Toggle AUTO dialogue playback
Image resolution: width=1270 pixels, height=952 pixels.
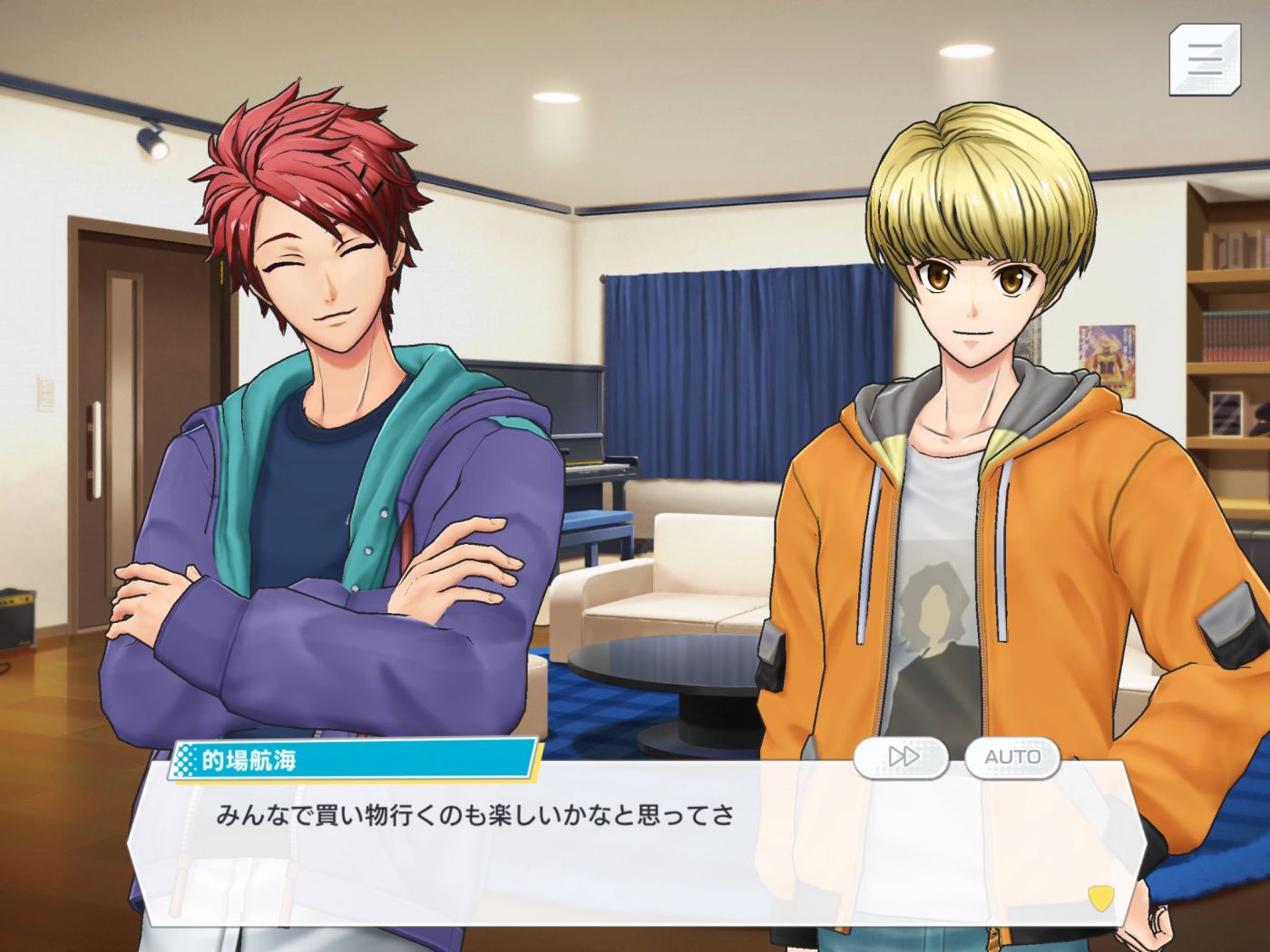pos(1012,756)
